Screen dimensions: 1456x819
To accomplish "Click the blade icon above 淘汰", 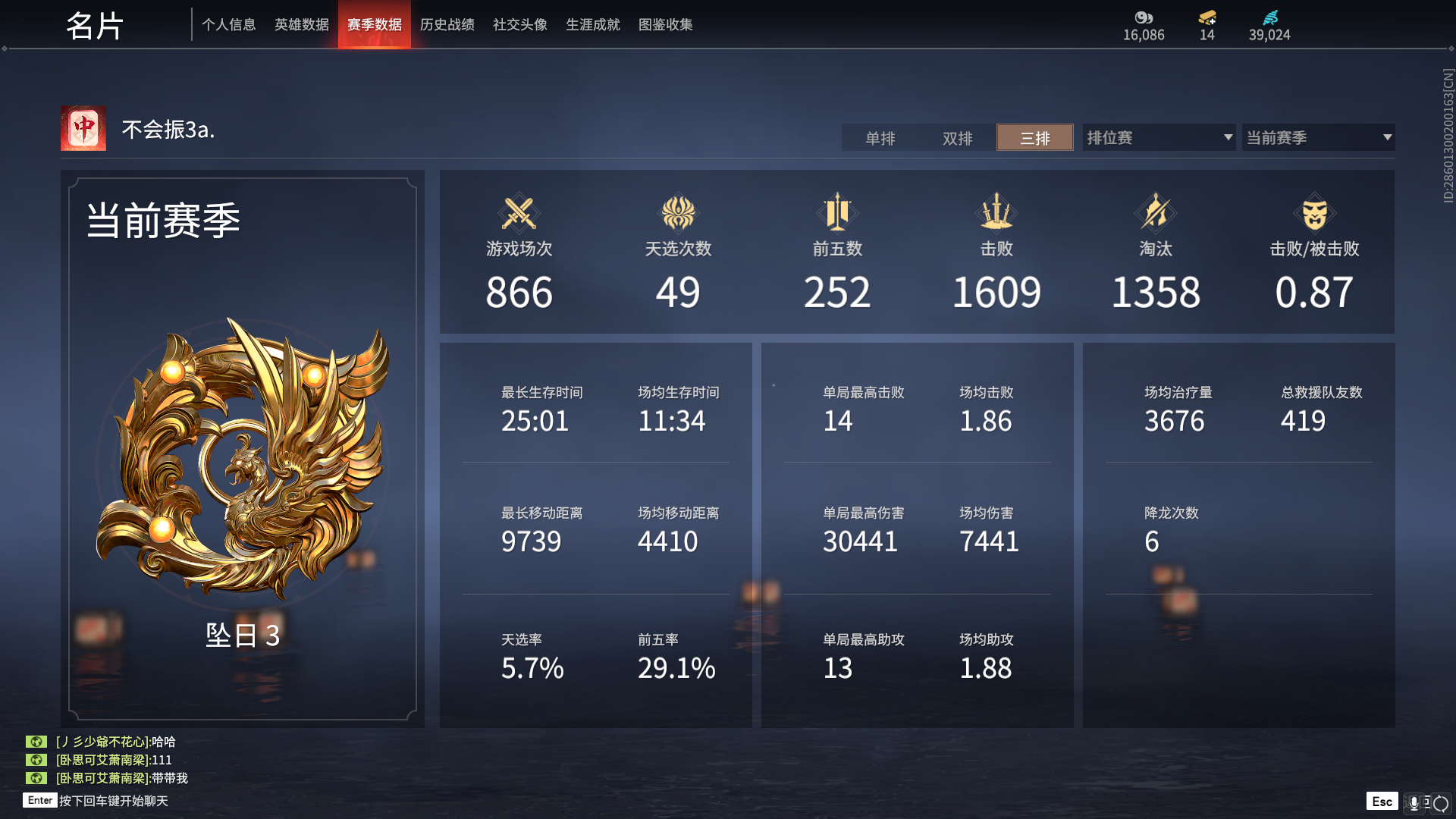I will [x=1156, y=214].
